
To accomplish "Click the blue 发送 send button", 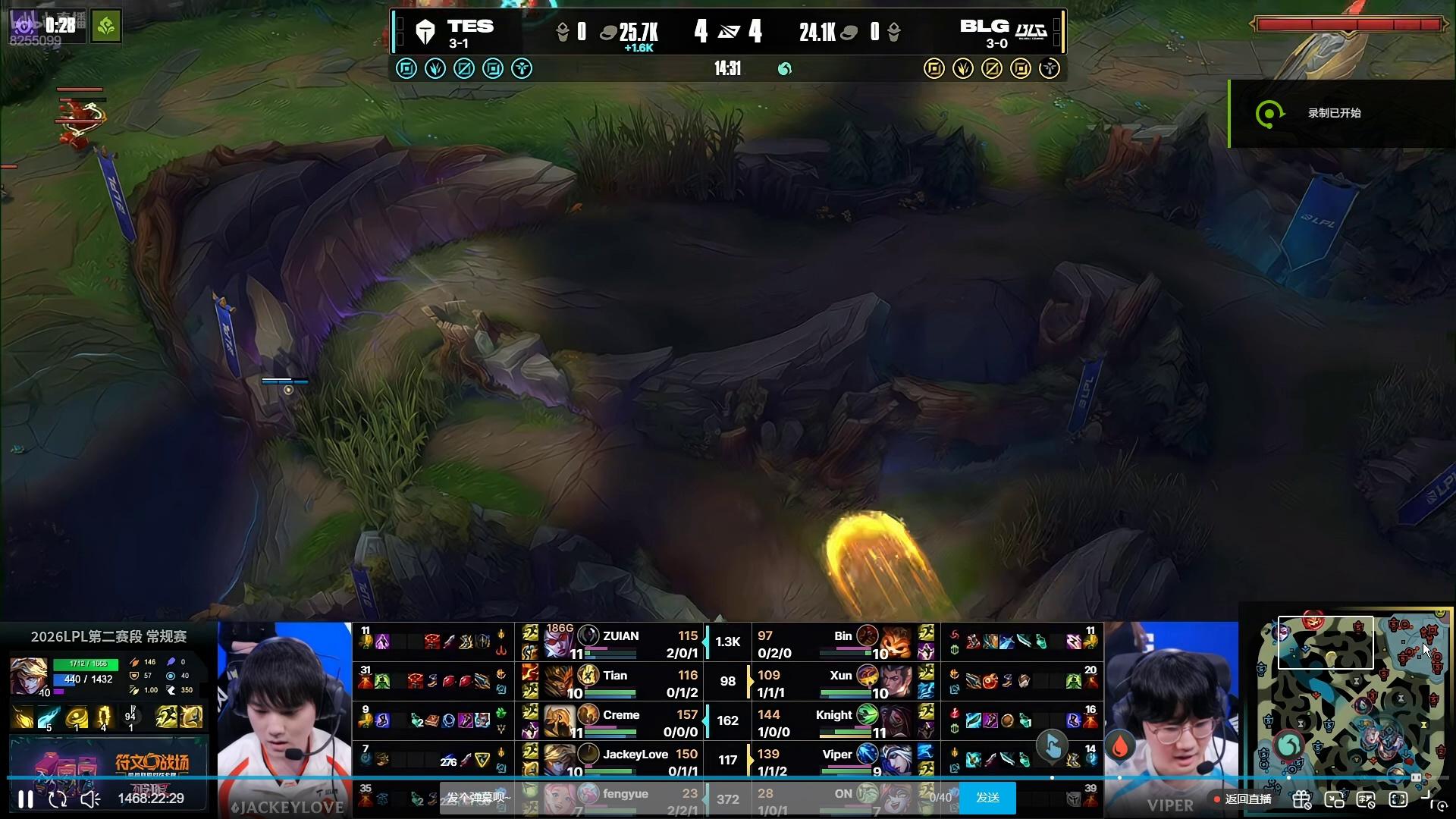I will [987, 798].
